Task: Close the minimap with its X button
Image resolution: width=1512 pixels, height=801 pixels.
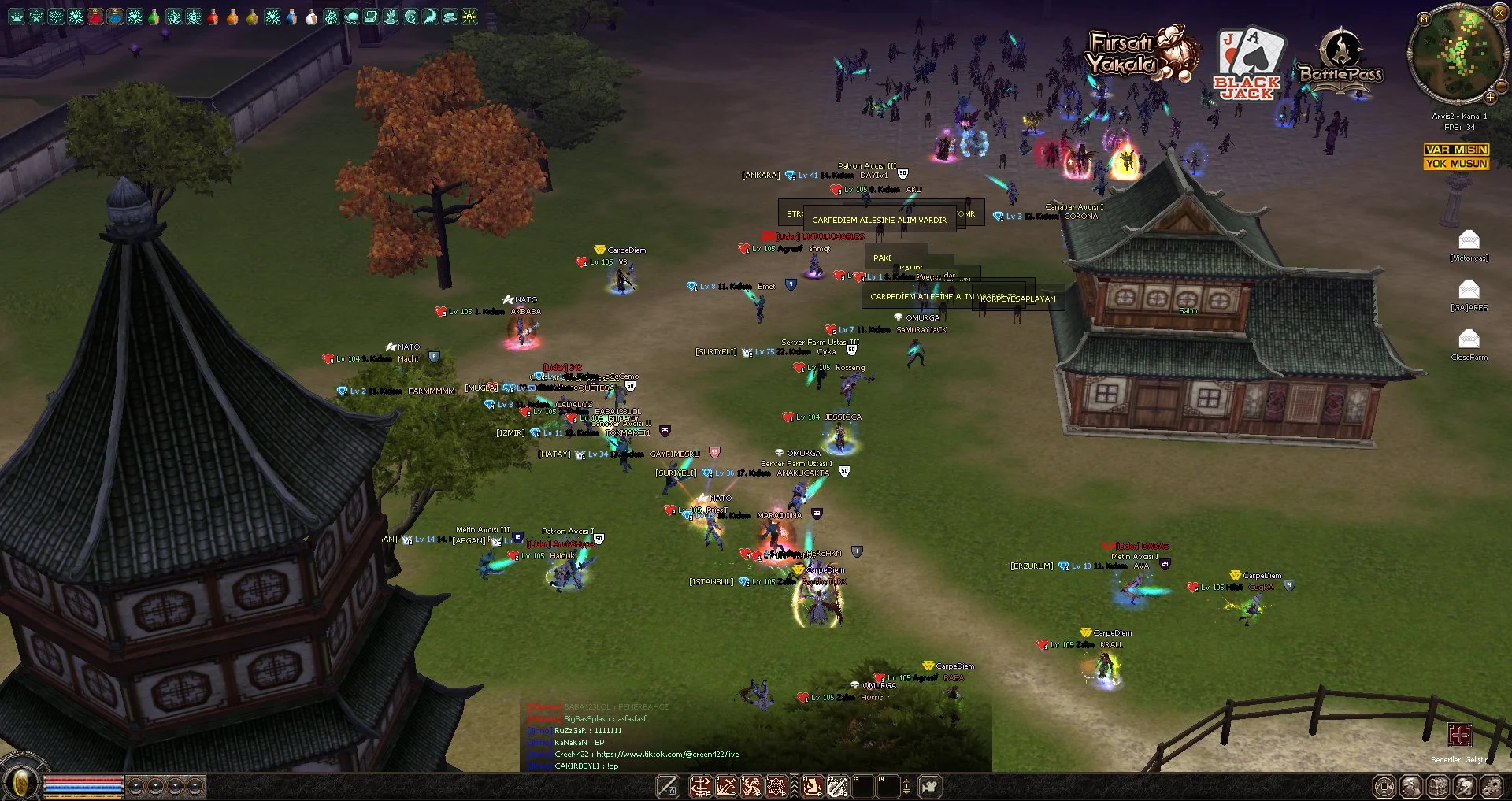Action: point(1499,13)
